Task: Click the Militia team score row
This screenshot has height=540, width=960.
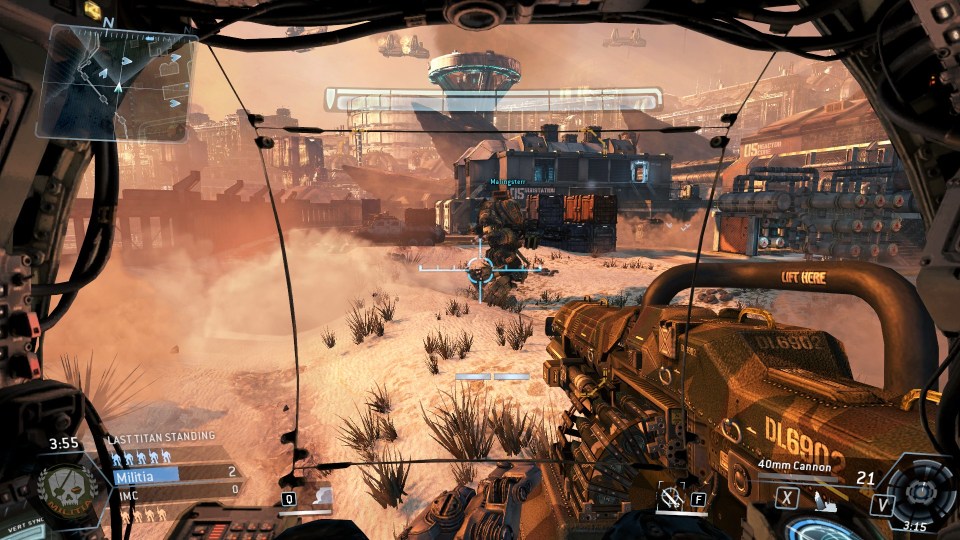Action: pyautogui.click(x=175, y=473)
